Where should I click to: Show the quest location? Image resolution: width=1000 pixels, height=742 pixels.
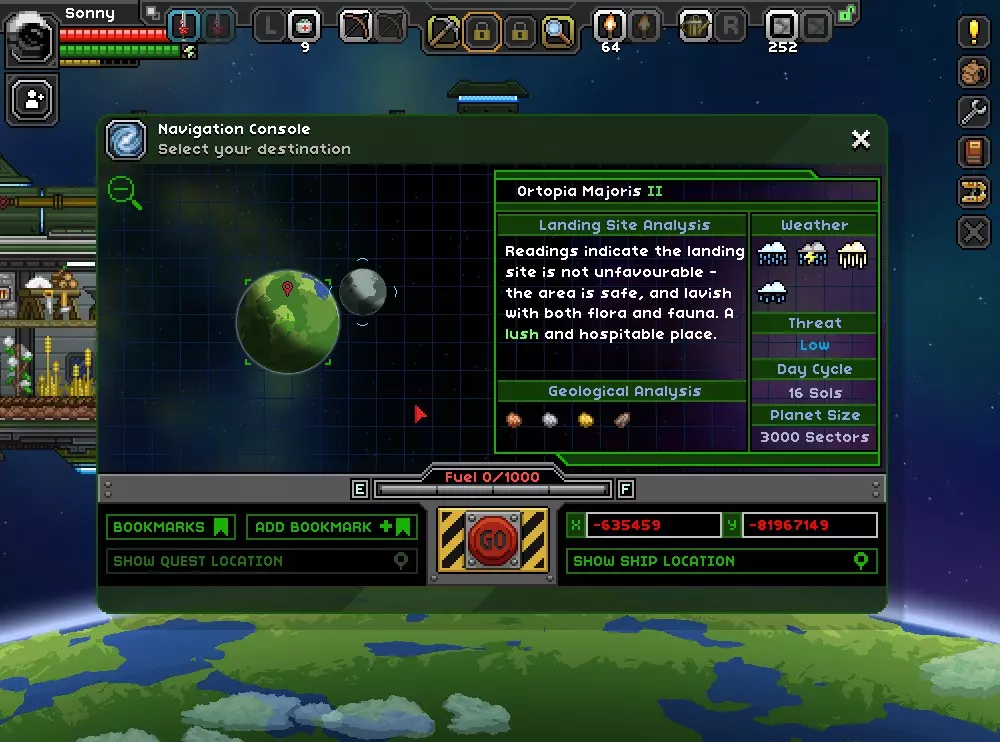(262, 561)
